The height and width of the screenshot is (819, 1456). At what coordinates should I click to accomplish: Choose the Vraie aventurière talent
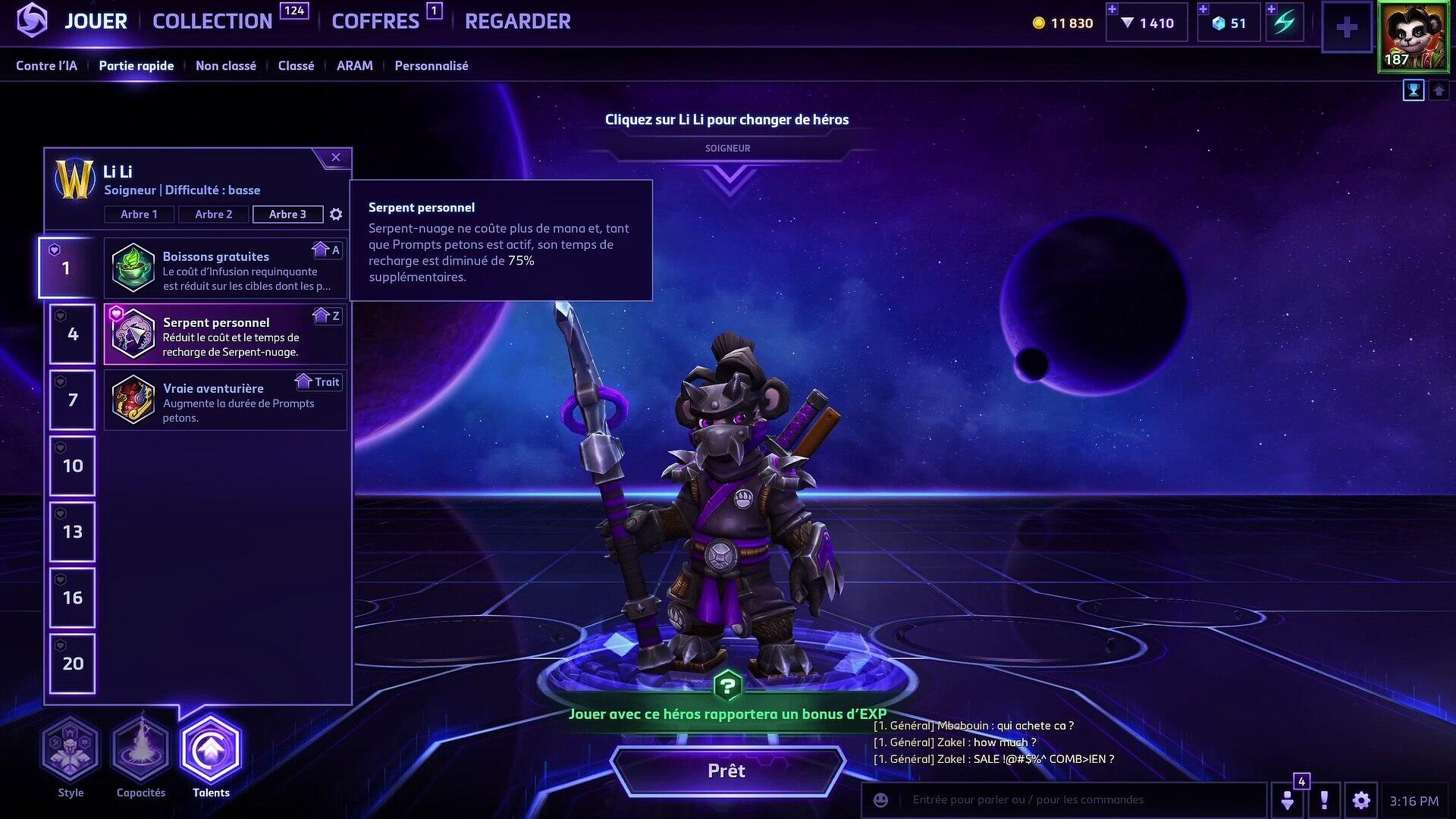click(x=225, y=400)
